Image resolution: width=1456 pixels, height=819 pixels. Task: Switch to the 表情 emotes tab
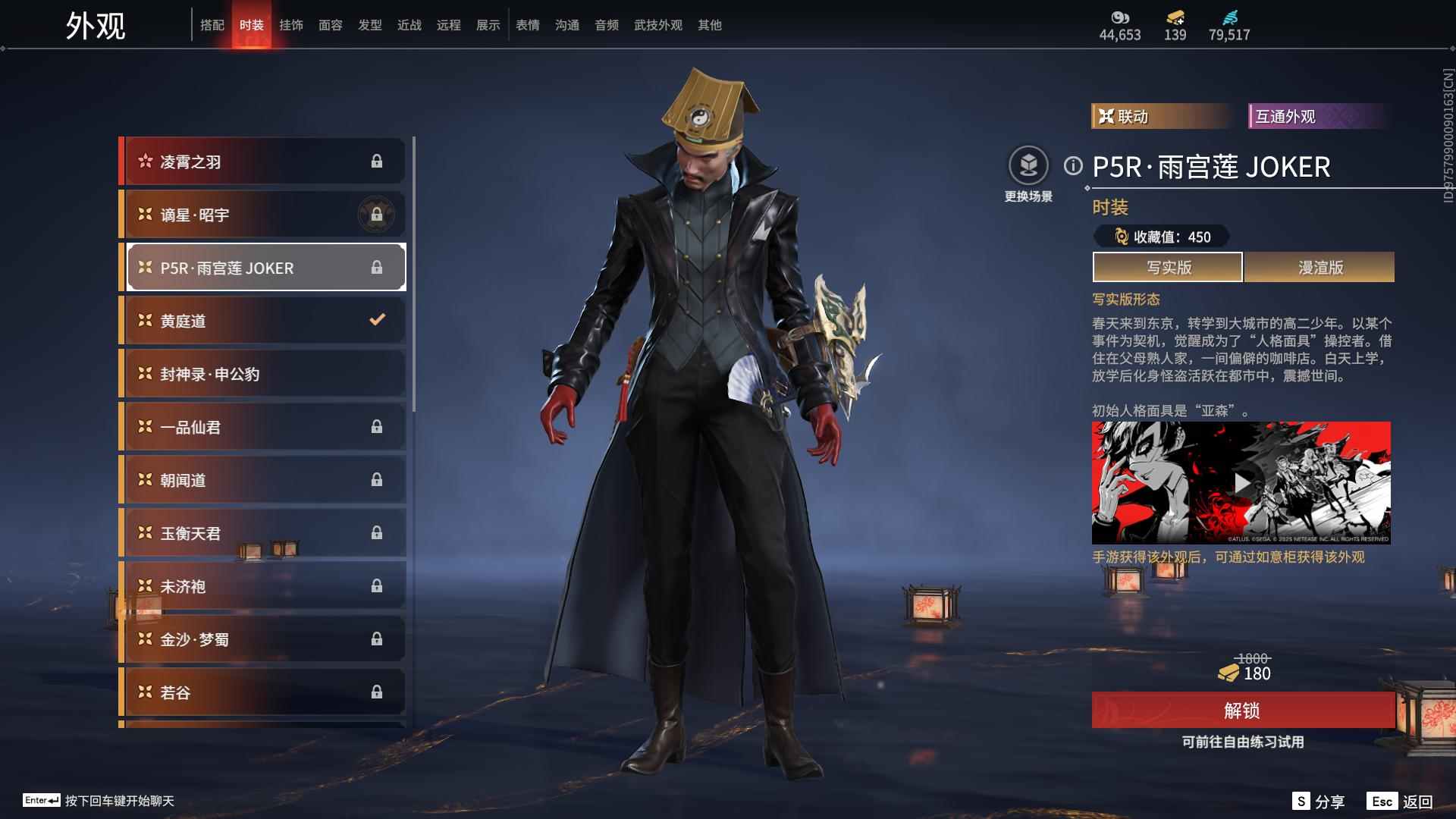click(528, 25)
